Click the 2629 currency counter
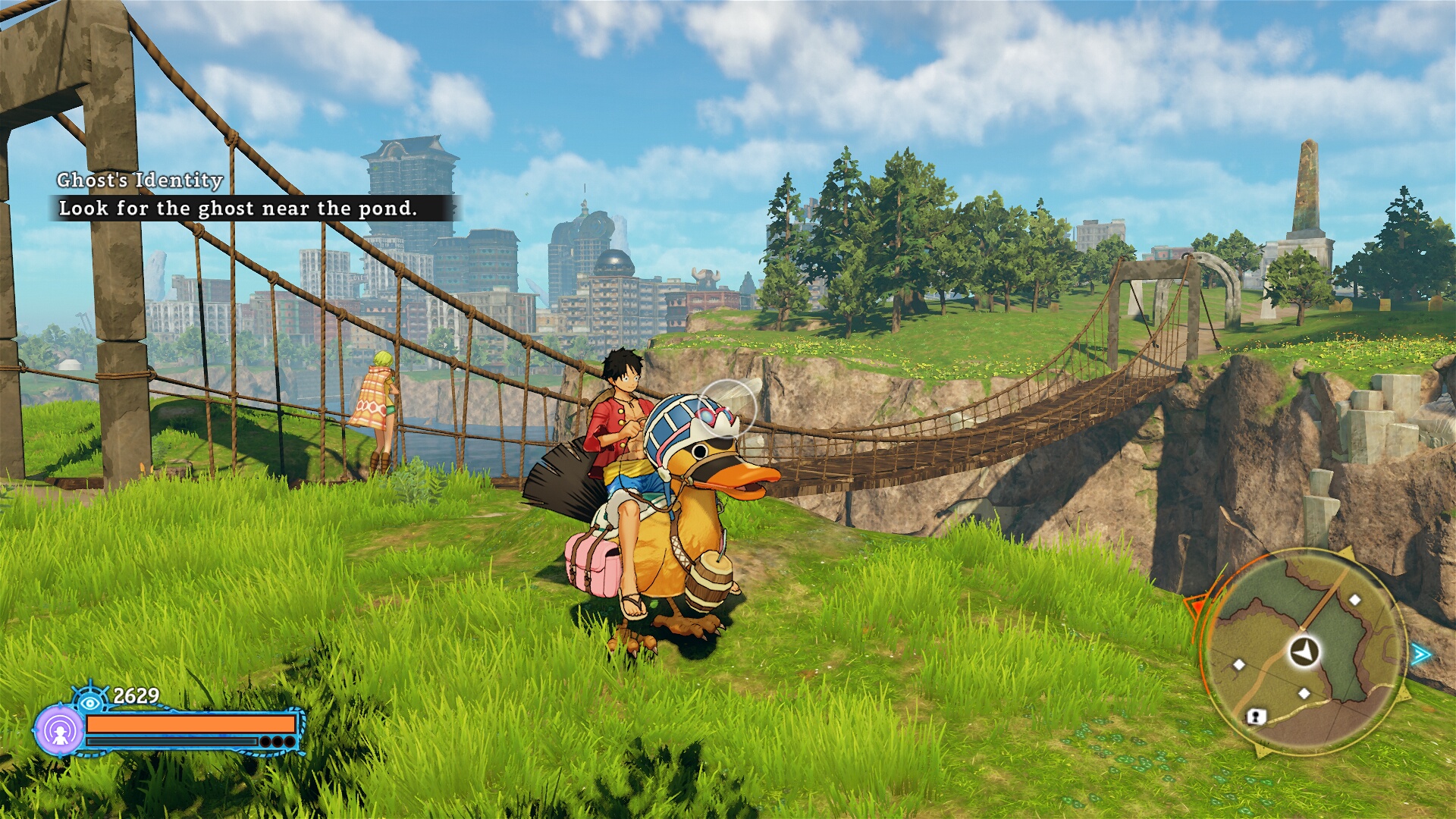1456x819 pixels. point(136,695)
